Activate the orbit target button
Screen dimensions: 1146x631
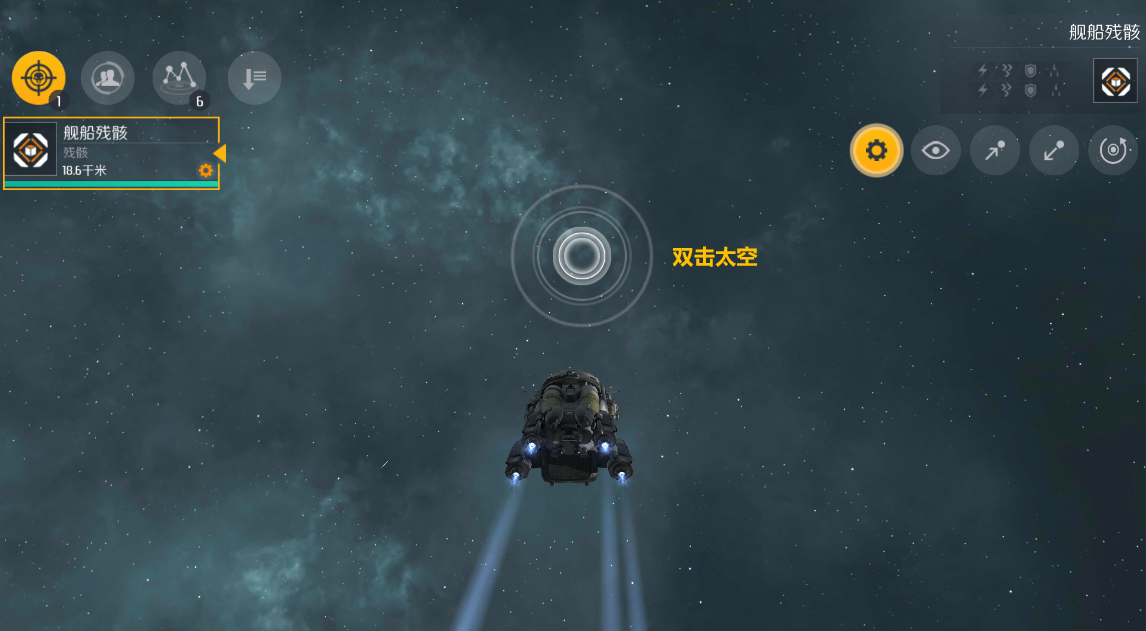click(1113, 151)
